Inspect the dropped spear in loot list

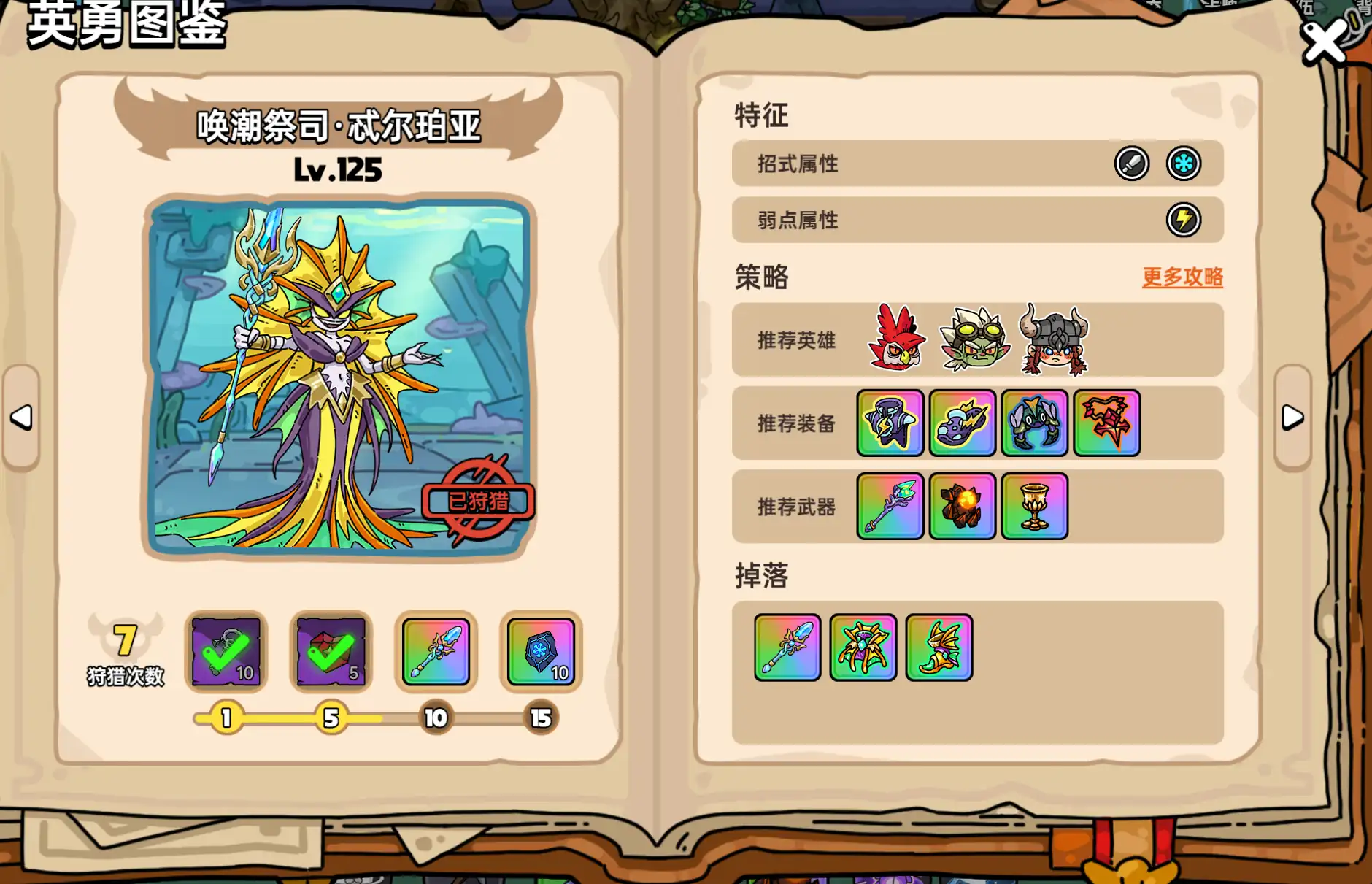click(x=787, y=647)
